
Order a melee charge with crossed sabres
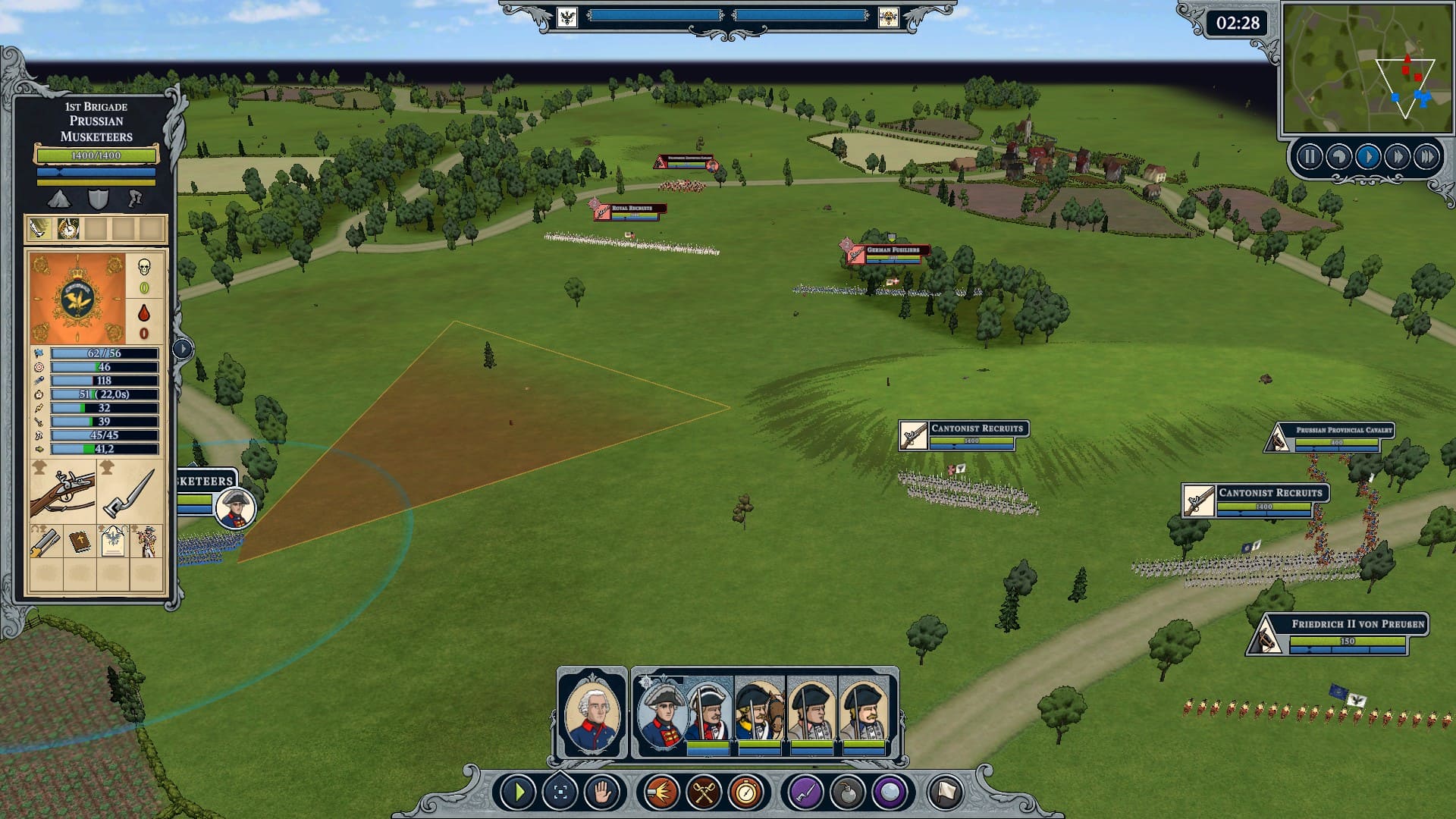[x=704, y=793]
